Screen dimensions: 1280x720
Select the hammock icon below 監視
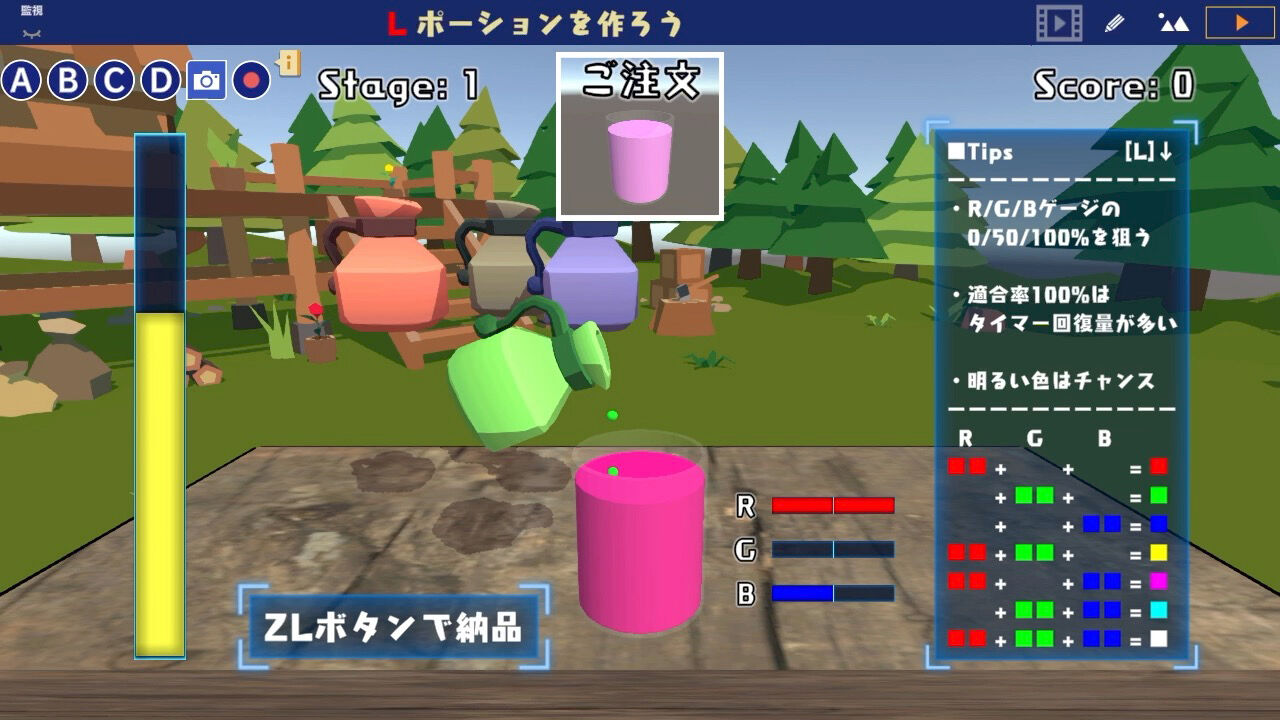[x=30, y=33]
